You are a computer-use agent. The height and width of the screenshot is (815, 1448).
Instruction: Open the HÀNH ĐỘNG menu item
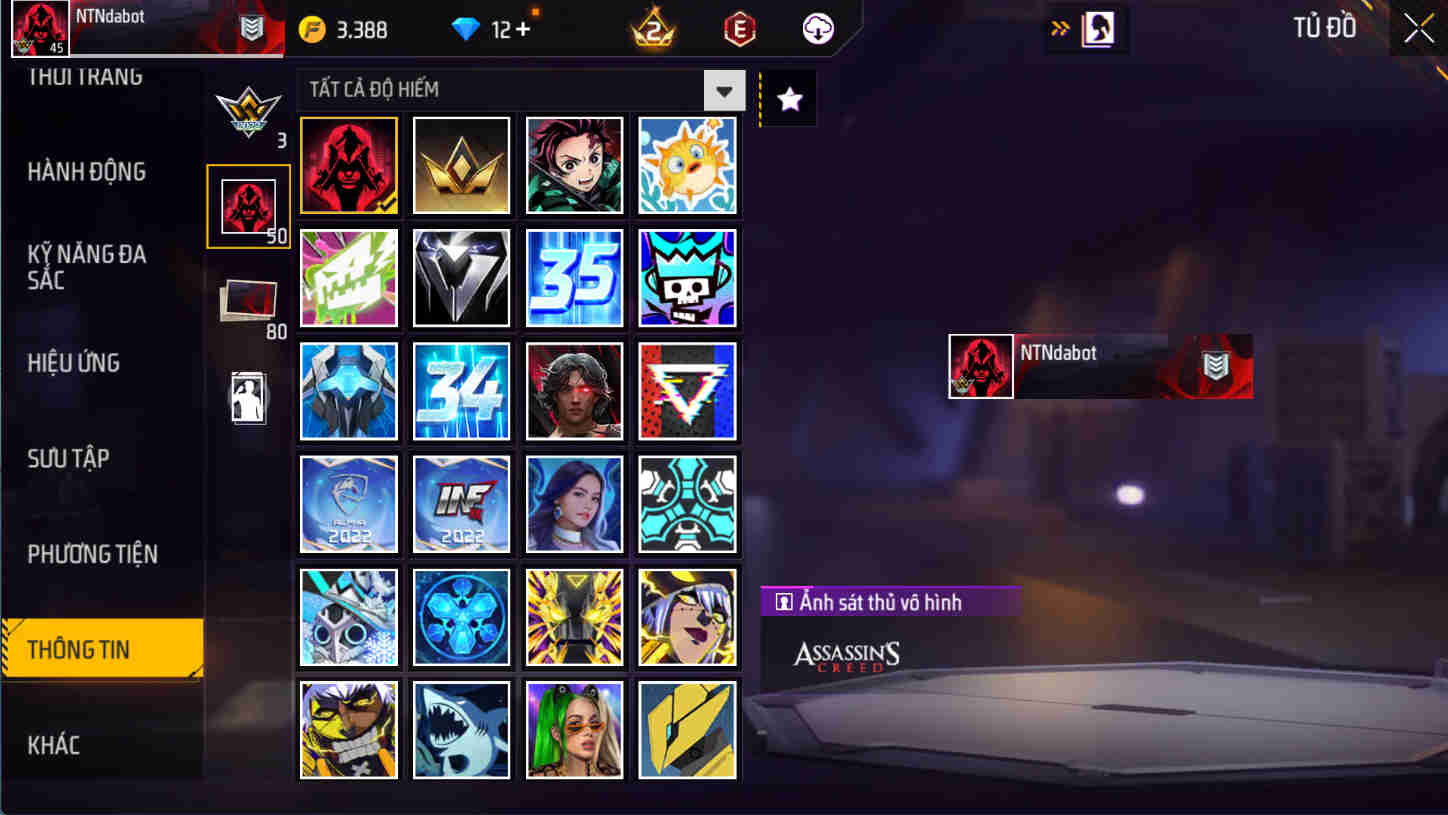(x=85, y=171)
